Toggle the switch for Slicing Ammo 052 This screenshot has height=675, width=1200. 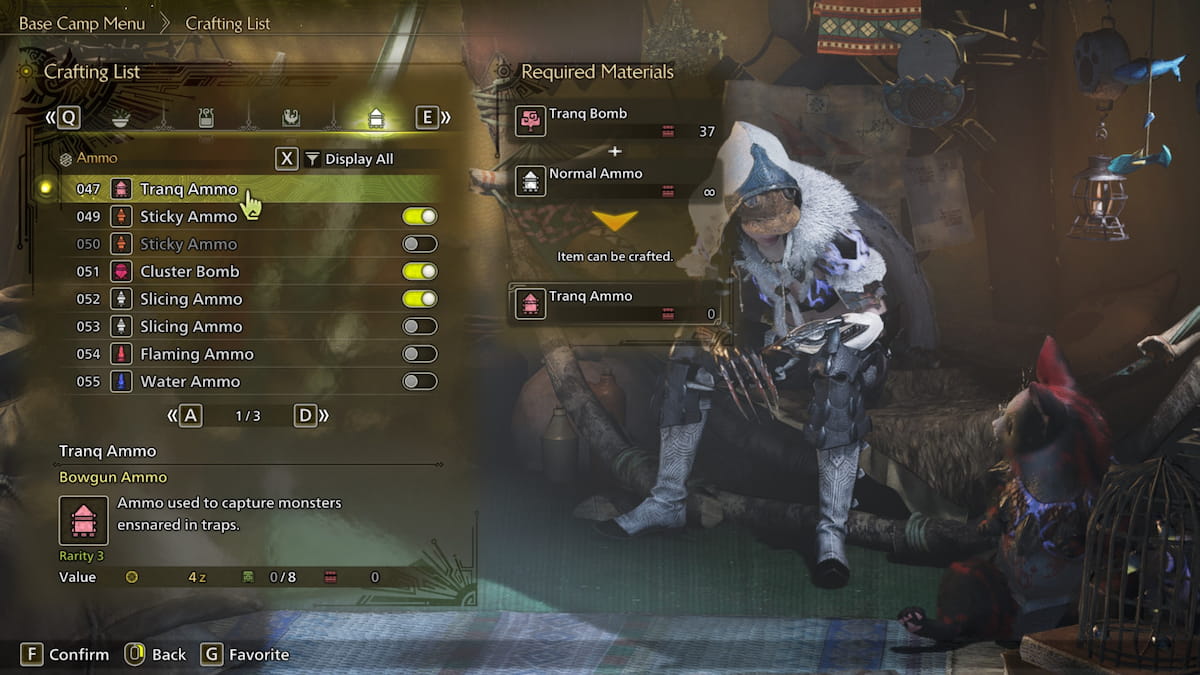coord(419,299)
